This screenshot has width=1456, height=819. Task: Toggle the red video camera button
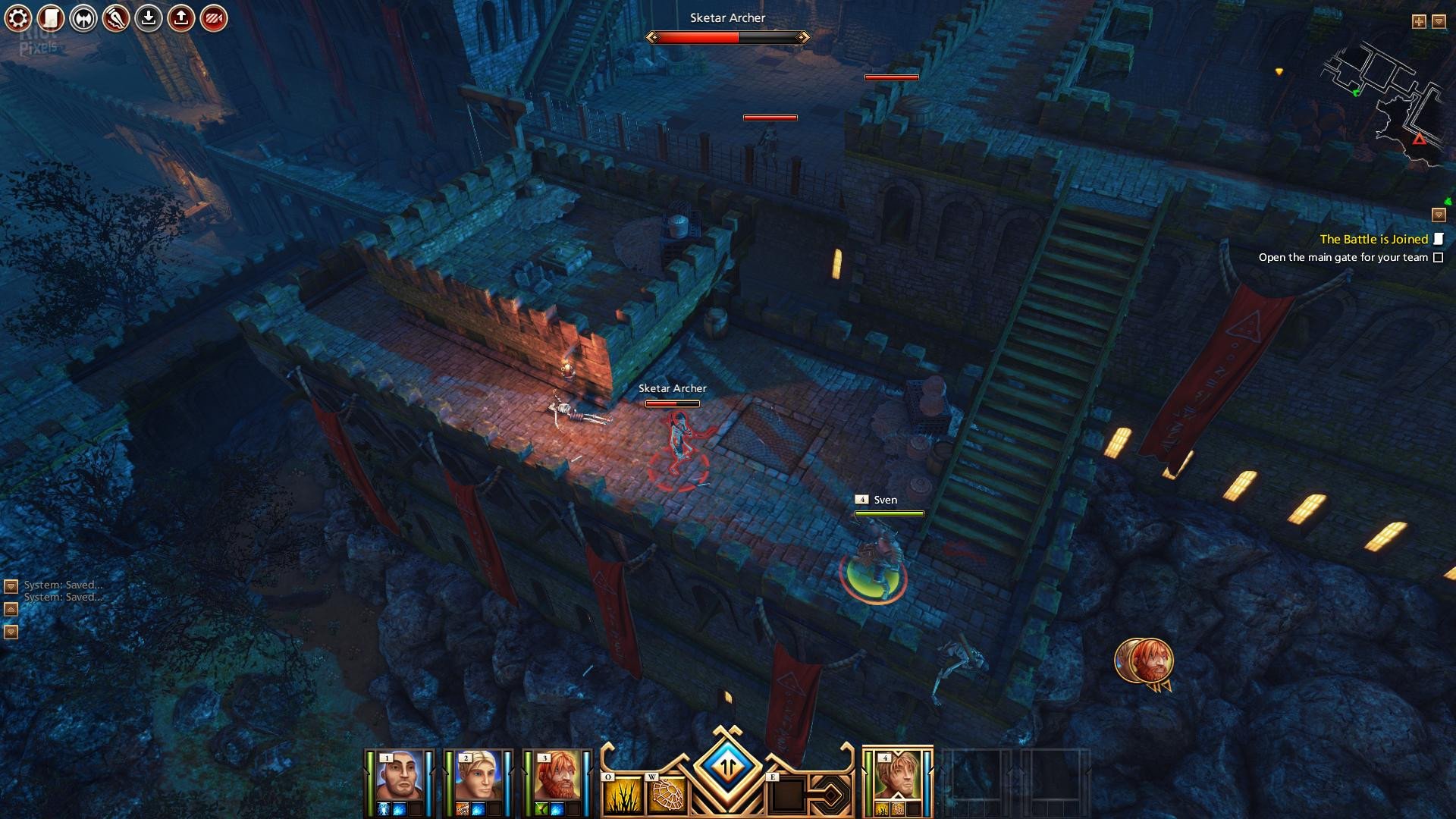point(214,18)
